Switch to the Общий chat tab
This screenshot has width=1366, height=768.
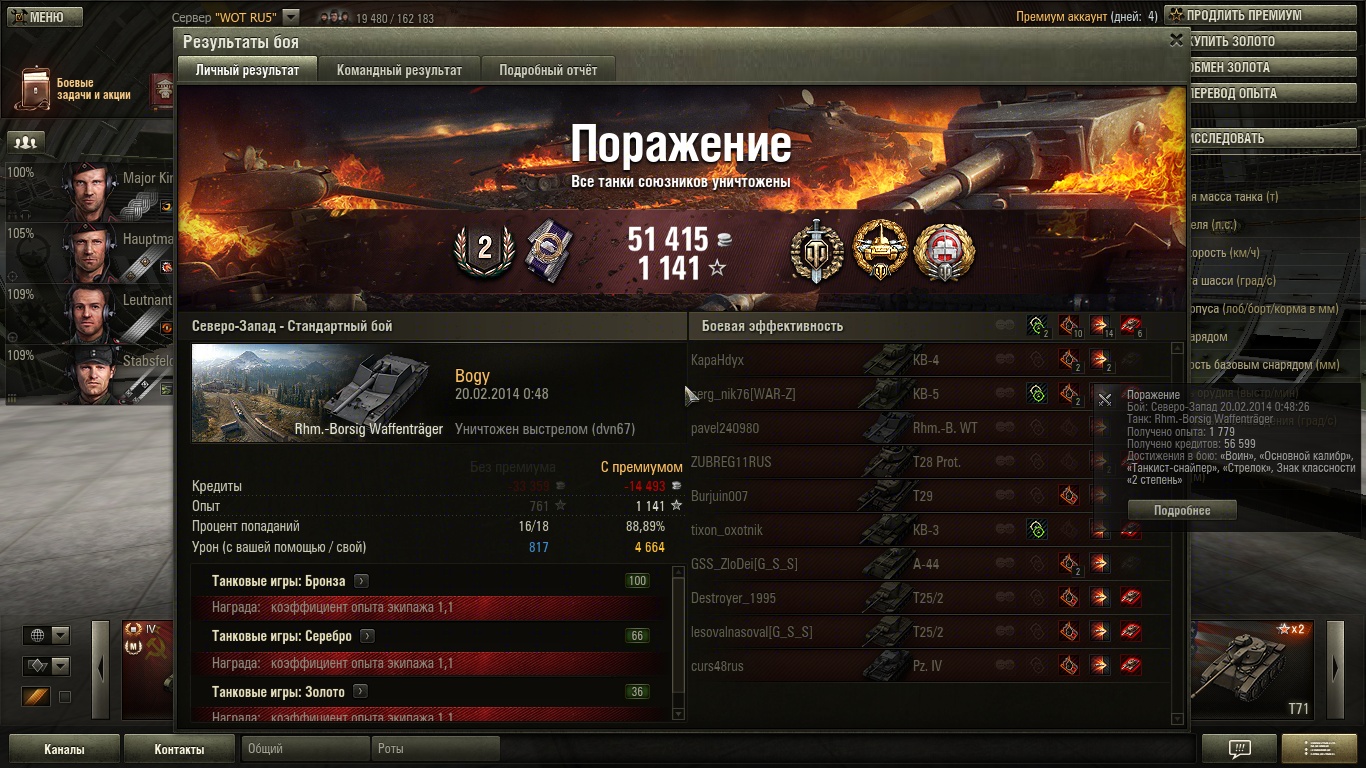click(x=303, y=749)
